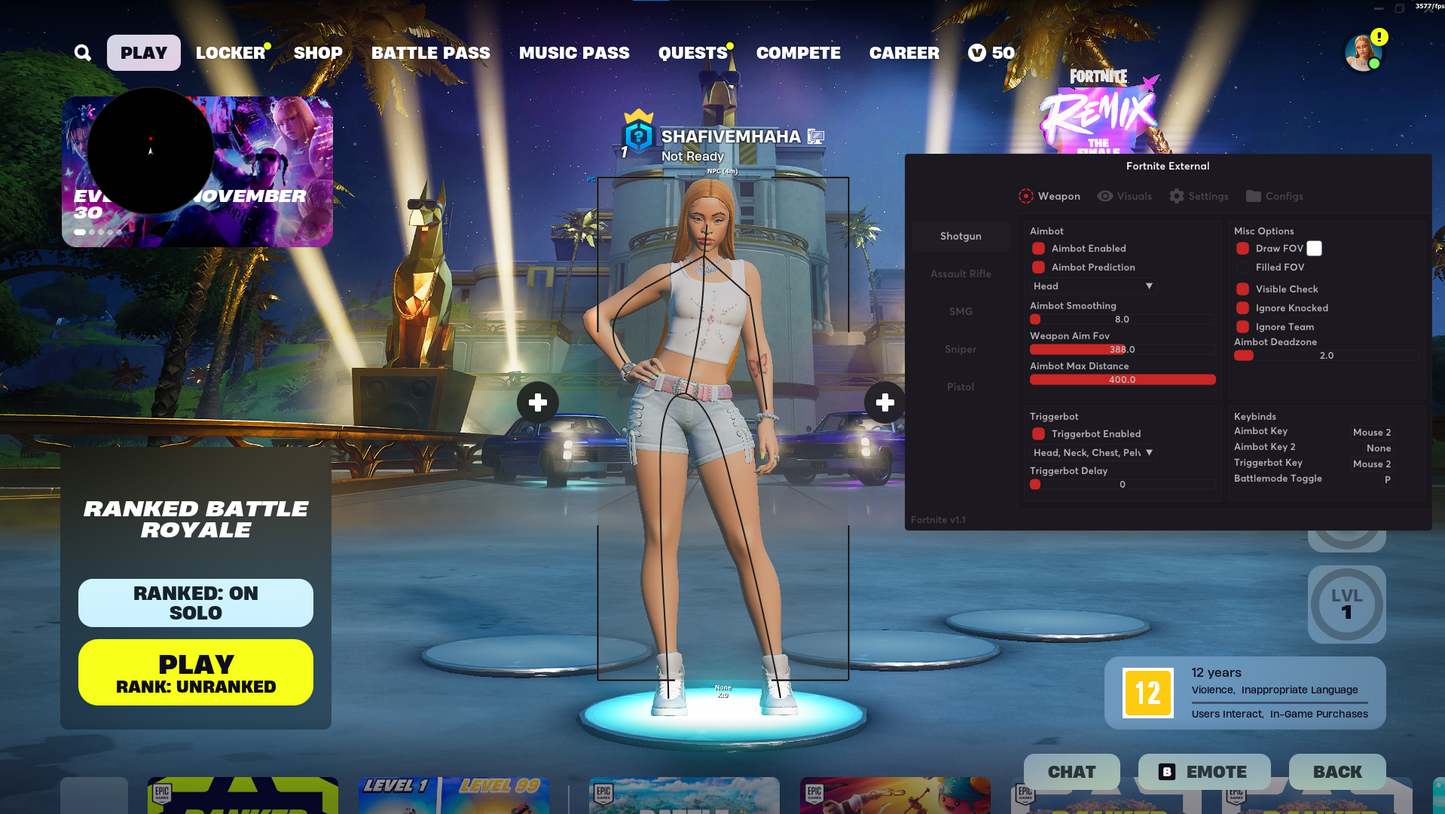Click the left plus icon to add teammate
1445x814 pixels.
pyautogui.click(x=537, y=402)
